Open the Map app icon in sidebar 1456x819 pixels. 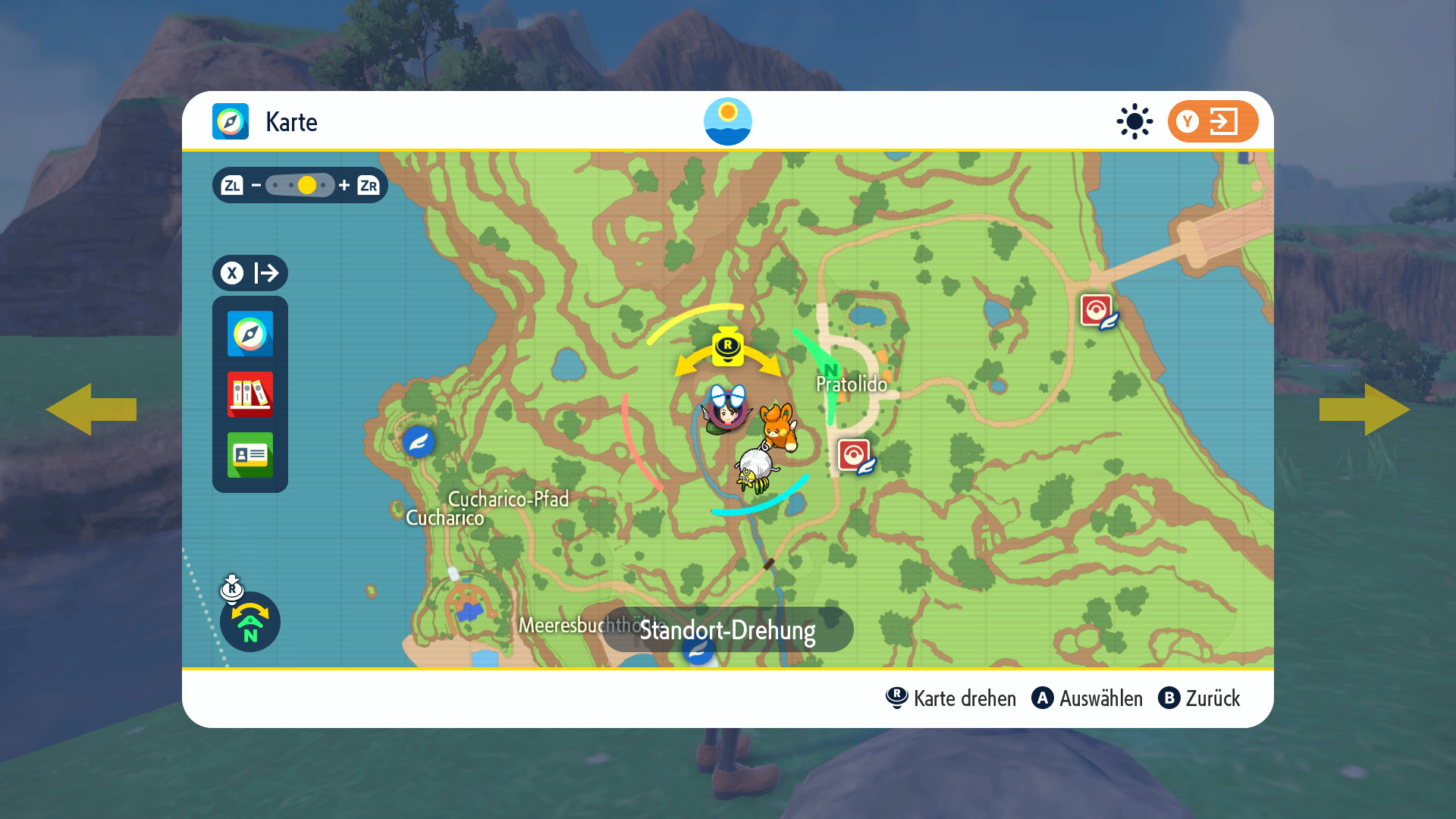pyautogui.click(x=249, y=334)
